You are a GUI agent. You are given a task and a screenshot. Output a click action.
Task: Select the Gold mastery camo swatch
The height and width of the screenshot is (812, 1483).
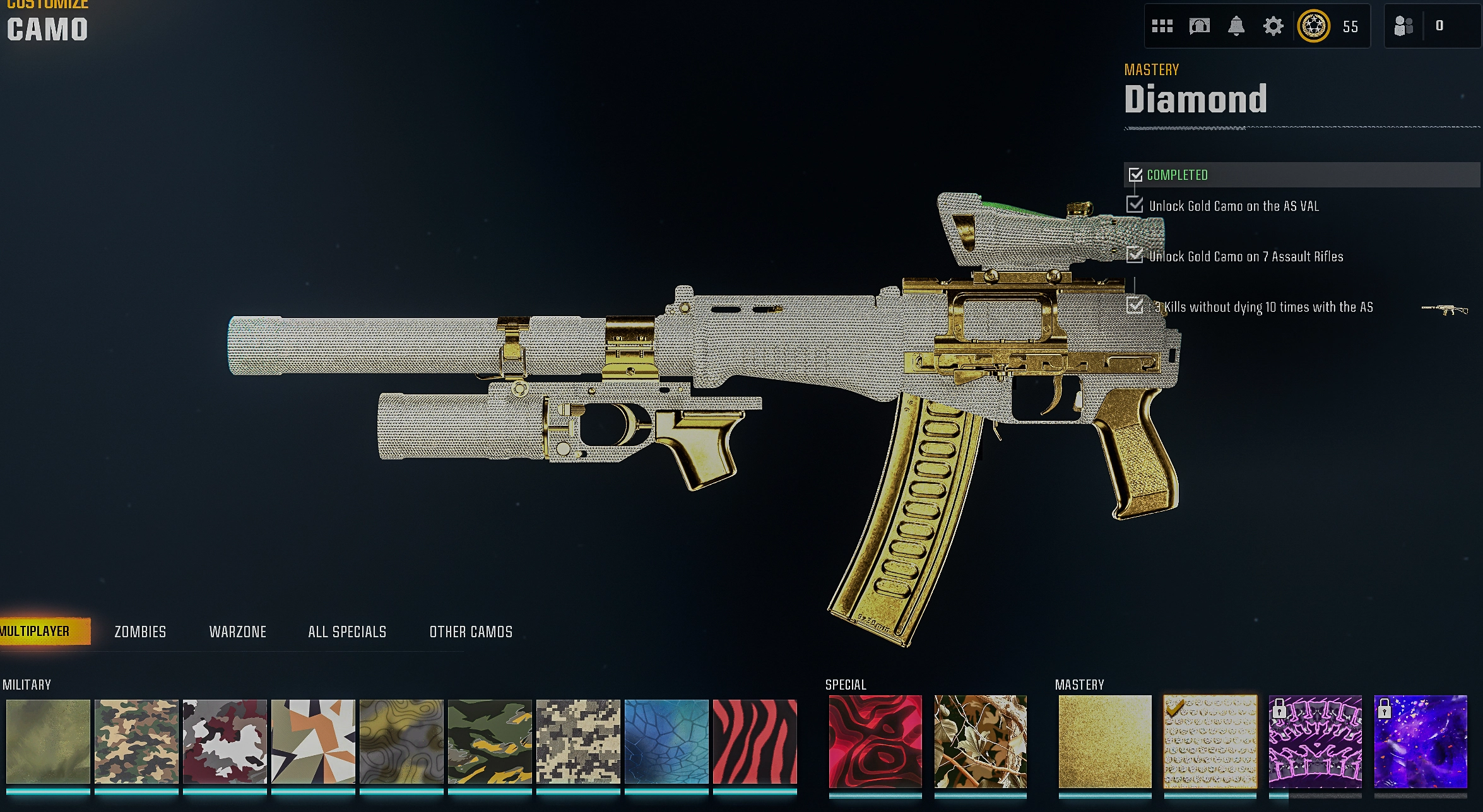(1104, 742)
